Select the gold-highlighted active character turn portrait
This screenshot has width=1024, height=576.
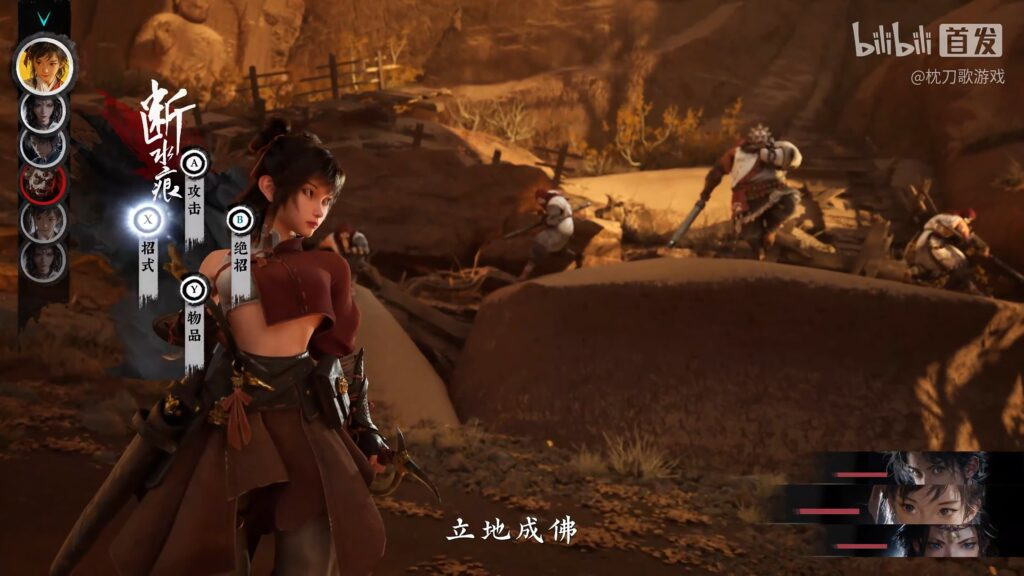coord(44,65)
